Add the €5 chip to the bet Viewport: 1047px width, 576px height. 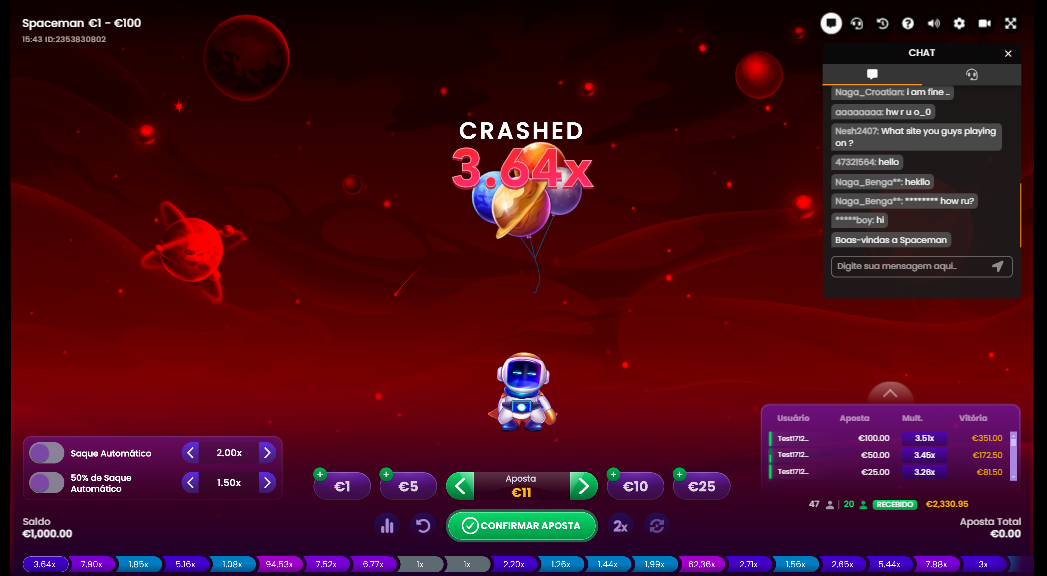[x=408, y=486]
